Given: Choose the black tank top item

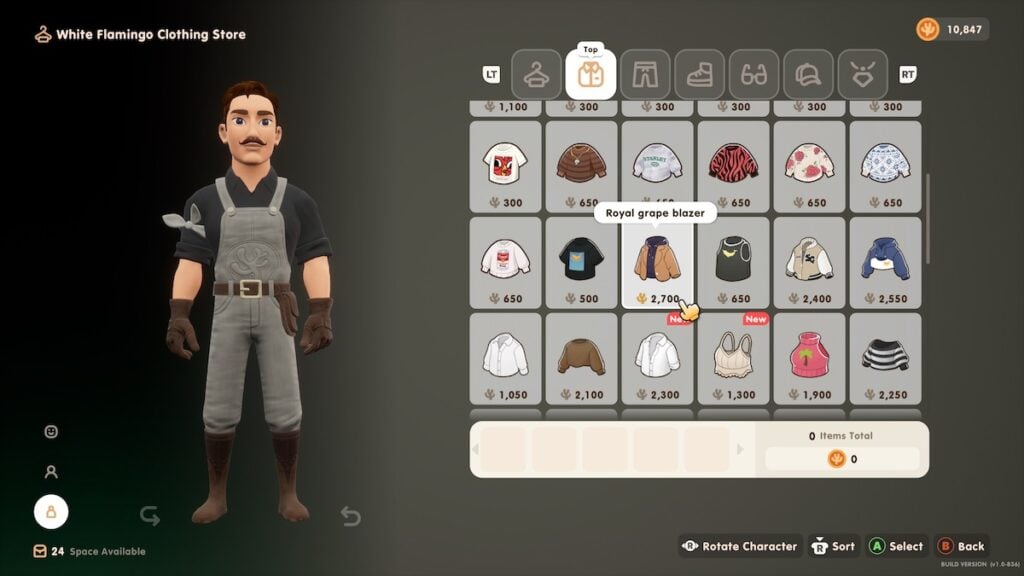Looking at the screenshot, I should click(733, 262).
